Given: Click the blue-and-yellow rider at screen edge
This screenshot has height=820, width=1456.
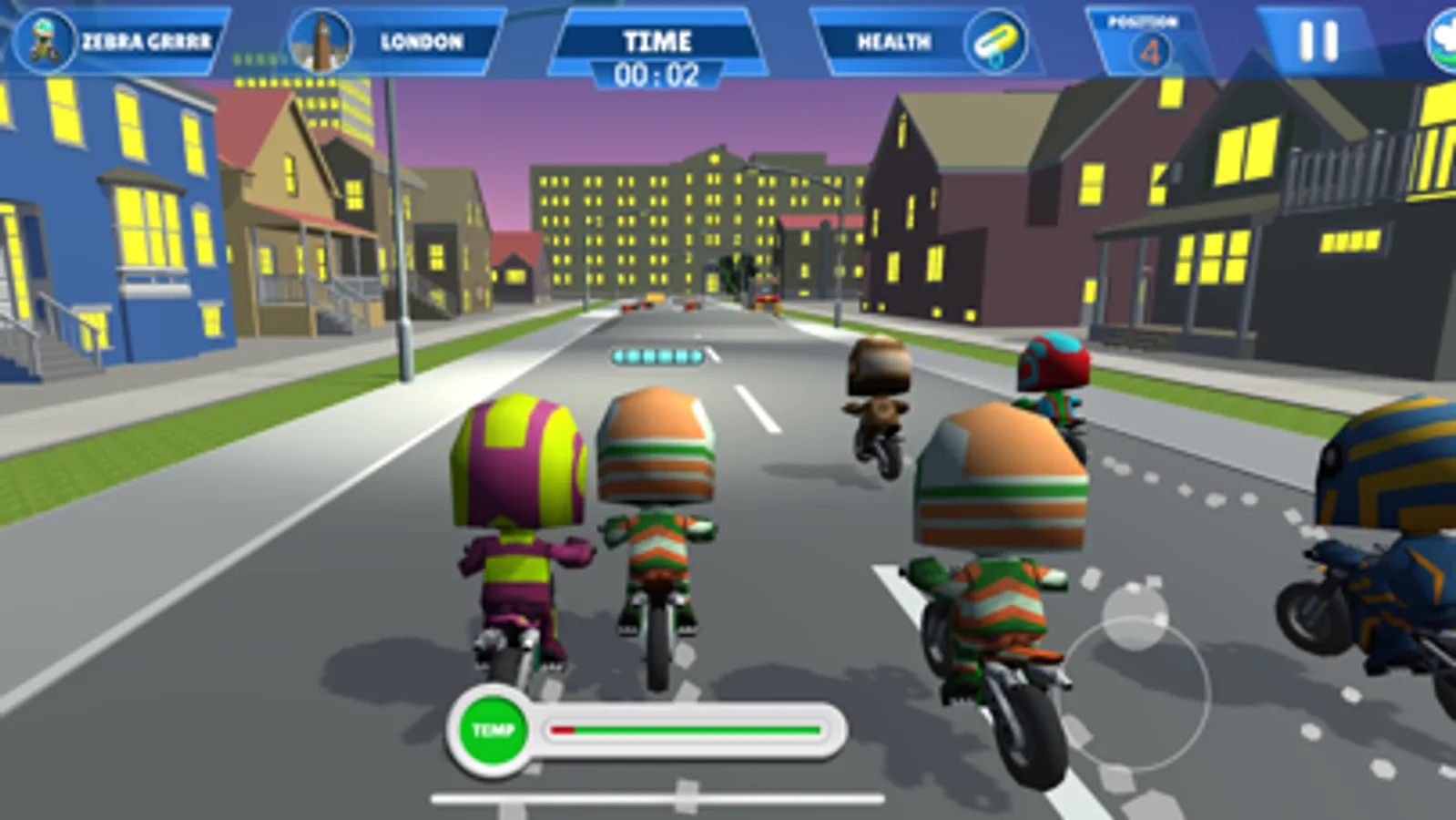Looking at the screenshot, I should tap(1384, 510).
